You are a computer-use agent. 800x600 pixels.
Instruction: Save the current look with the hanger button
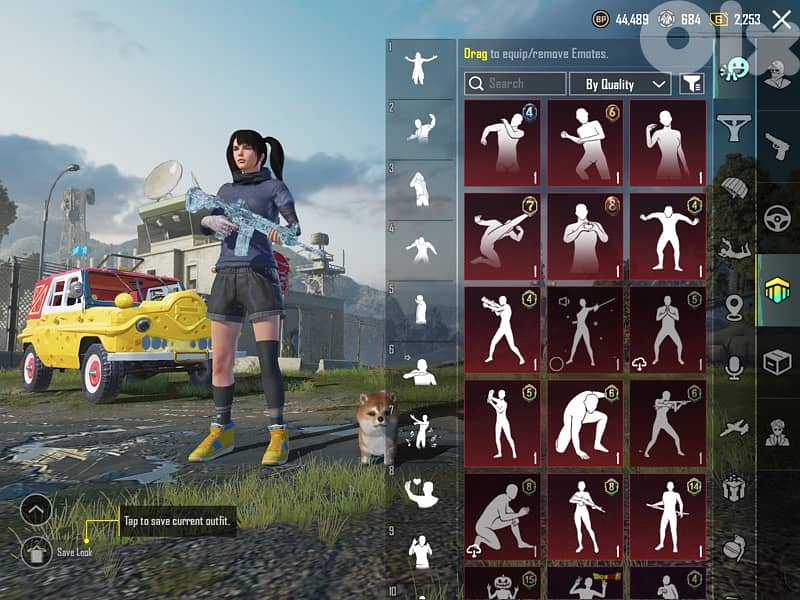click(36, 551)
